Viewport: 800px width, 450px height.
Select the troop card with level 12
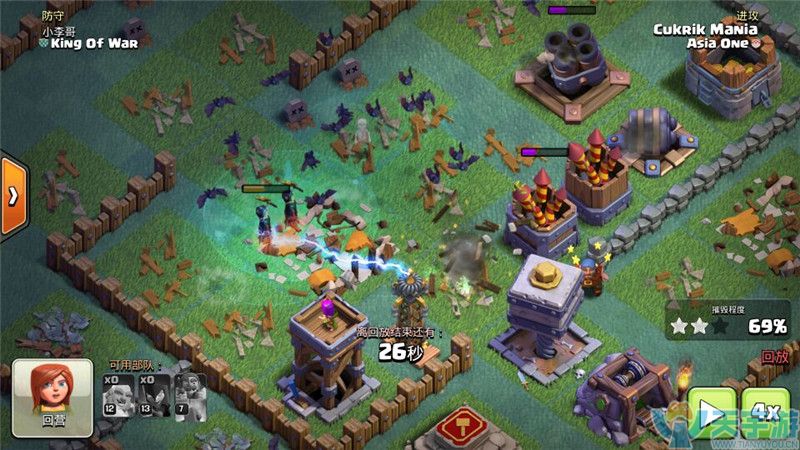(118, 394)
